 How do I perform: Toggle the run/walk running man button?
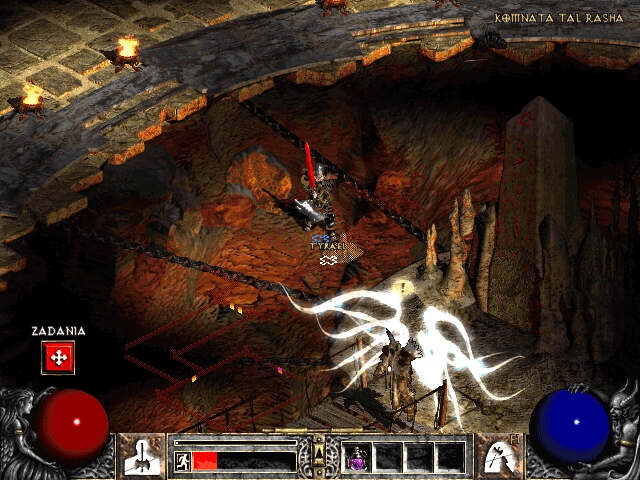[182, 461]
